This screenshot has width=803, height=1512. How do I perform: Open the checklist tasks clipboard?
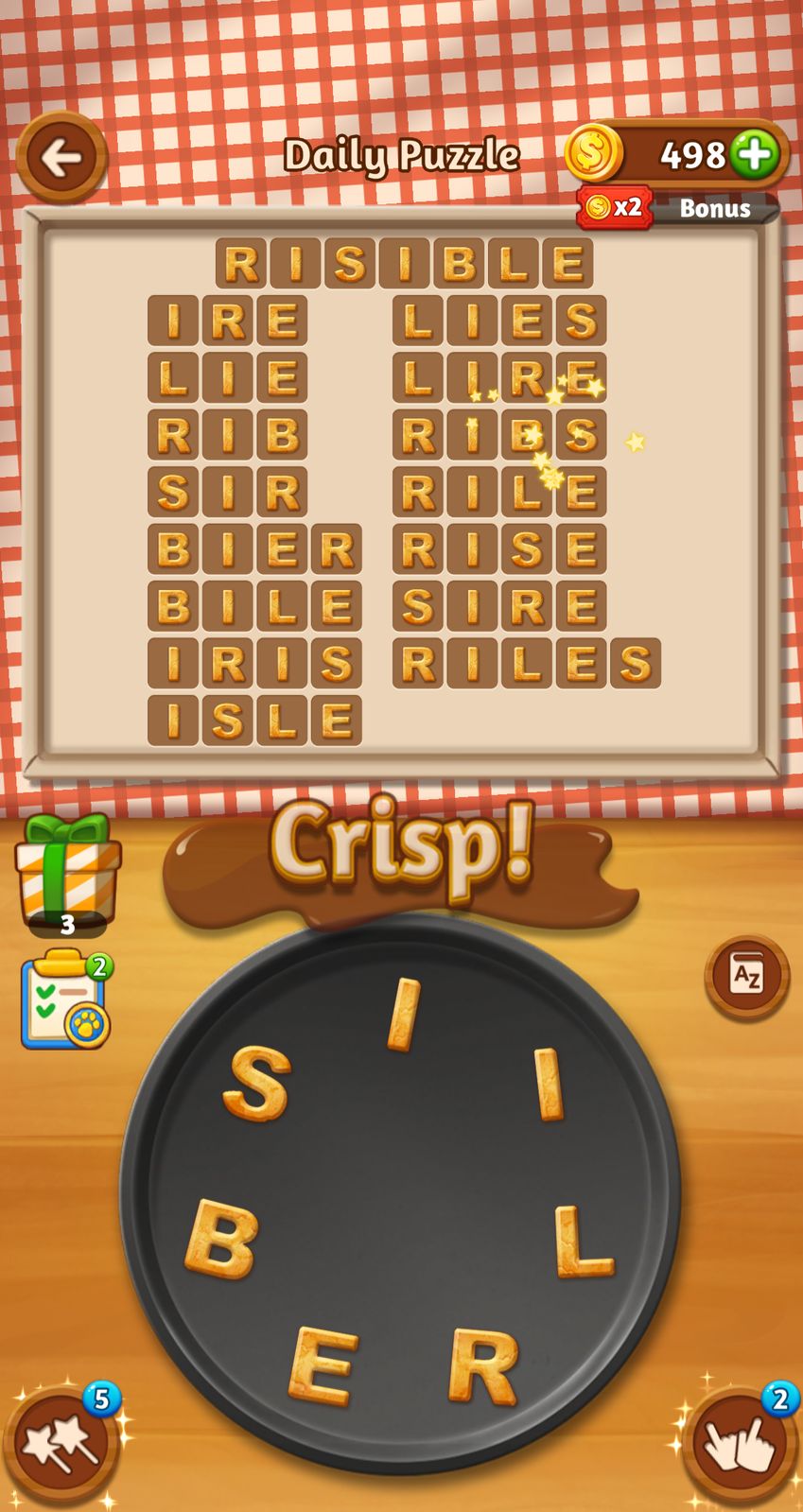coord(64,1002)
